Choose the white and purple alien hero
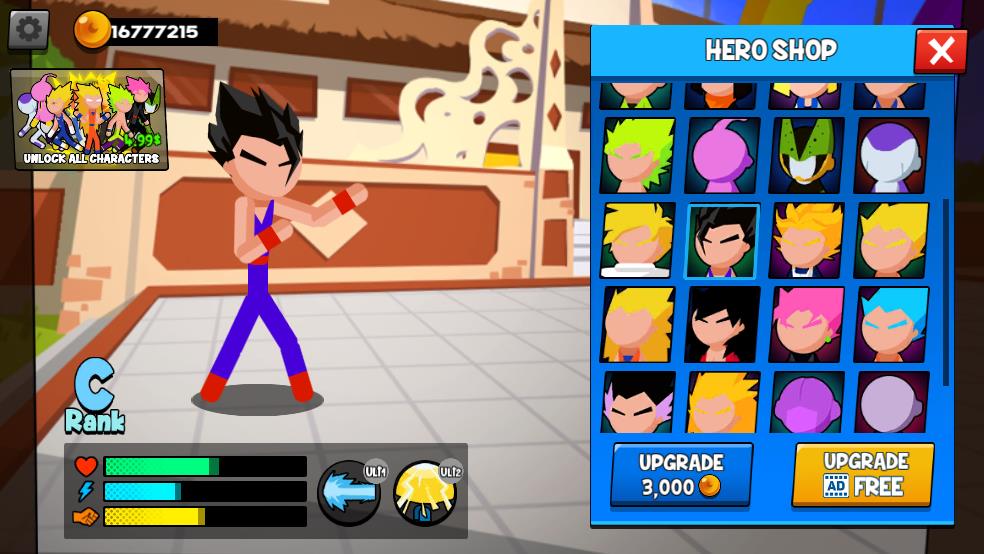The image size is (984, 554). 891,156
